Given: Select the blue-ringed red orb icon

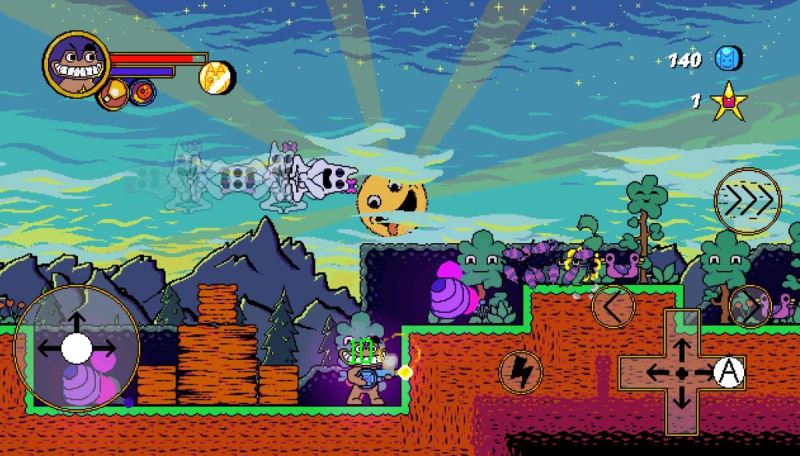Looking at the screenshot, I should coord(143,93).
